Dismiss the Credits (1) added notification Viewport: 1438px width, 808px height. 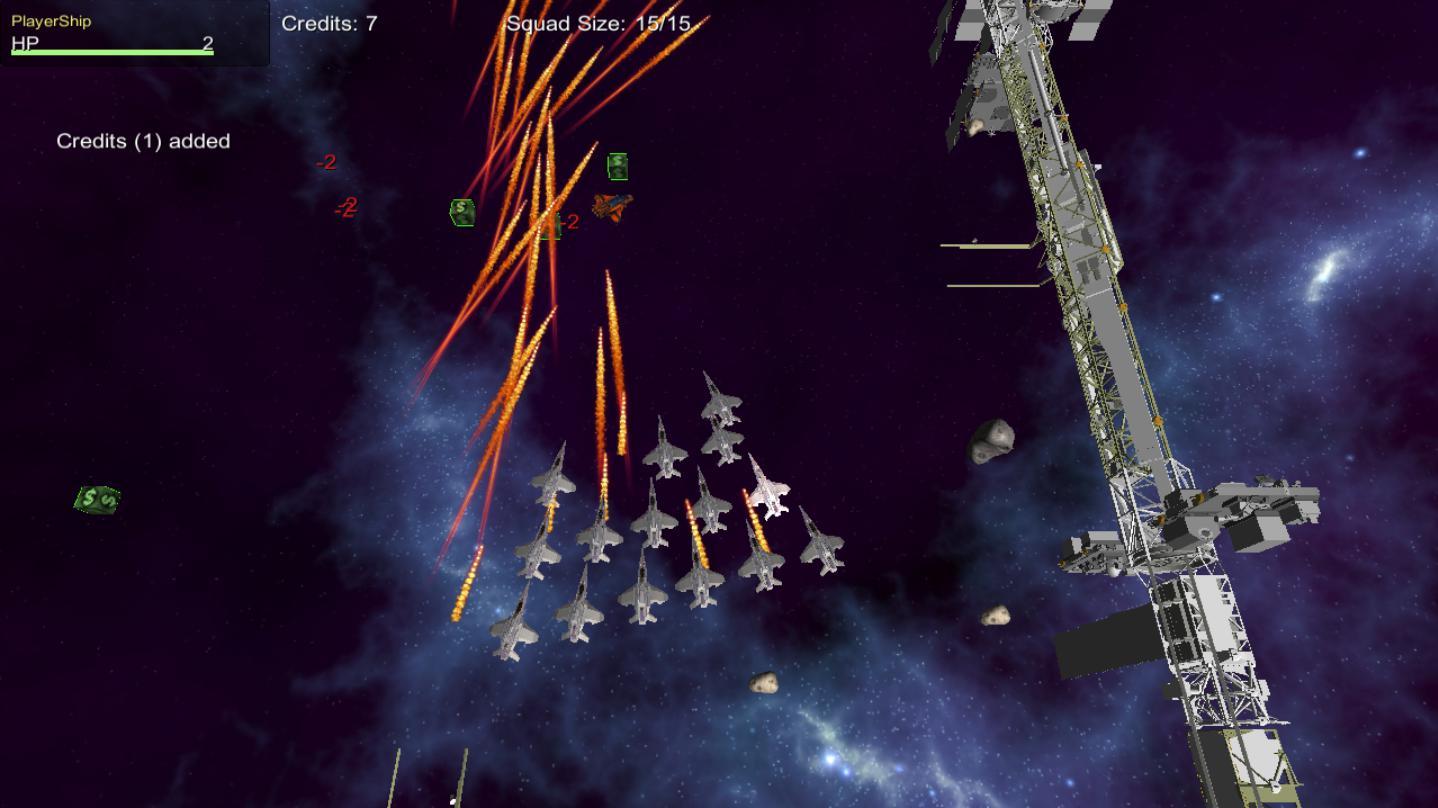pos(143,141)
